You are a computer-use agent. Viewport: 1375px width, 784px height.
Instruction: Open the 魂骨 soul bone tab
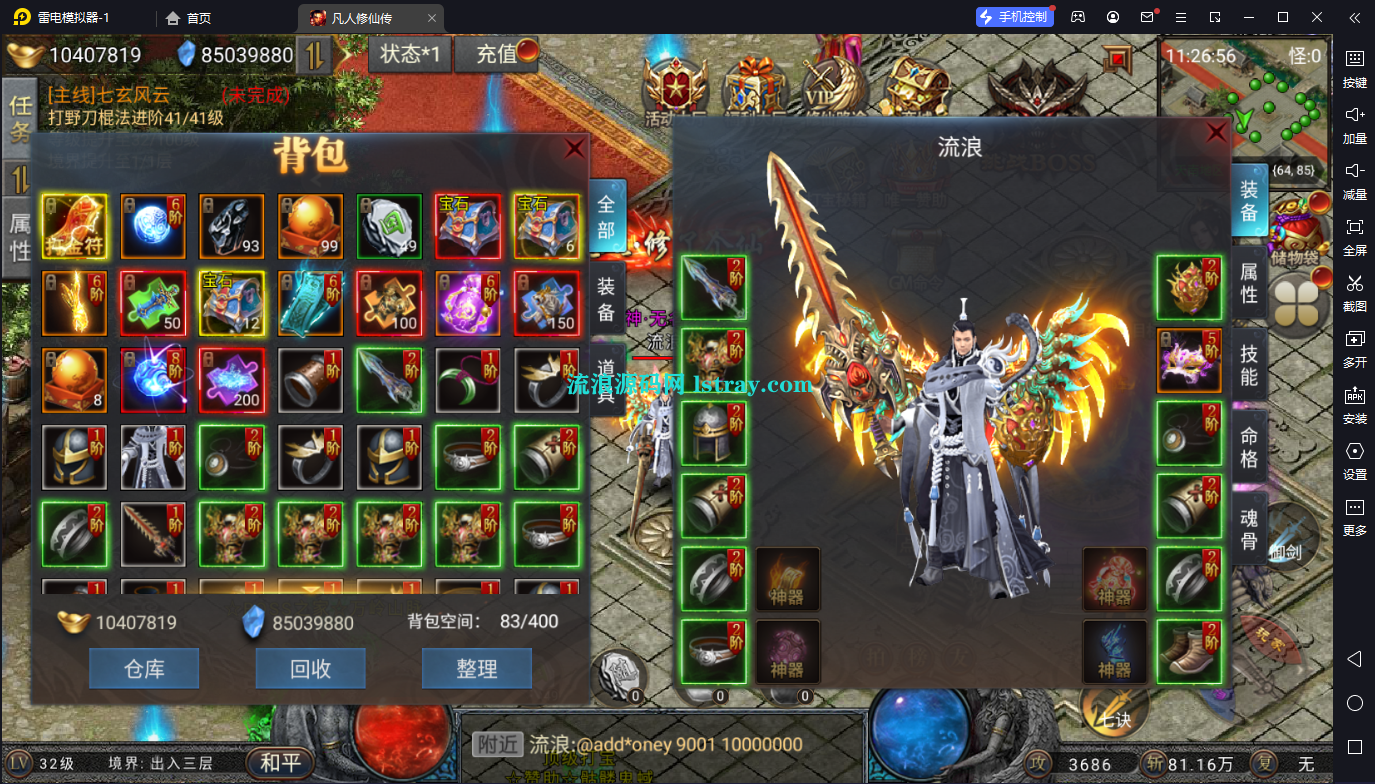click(1249, 529)
